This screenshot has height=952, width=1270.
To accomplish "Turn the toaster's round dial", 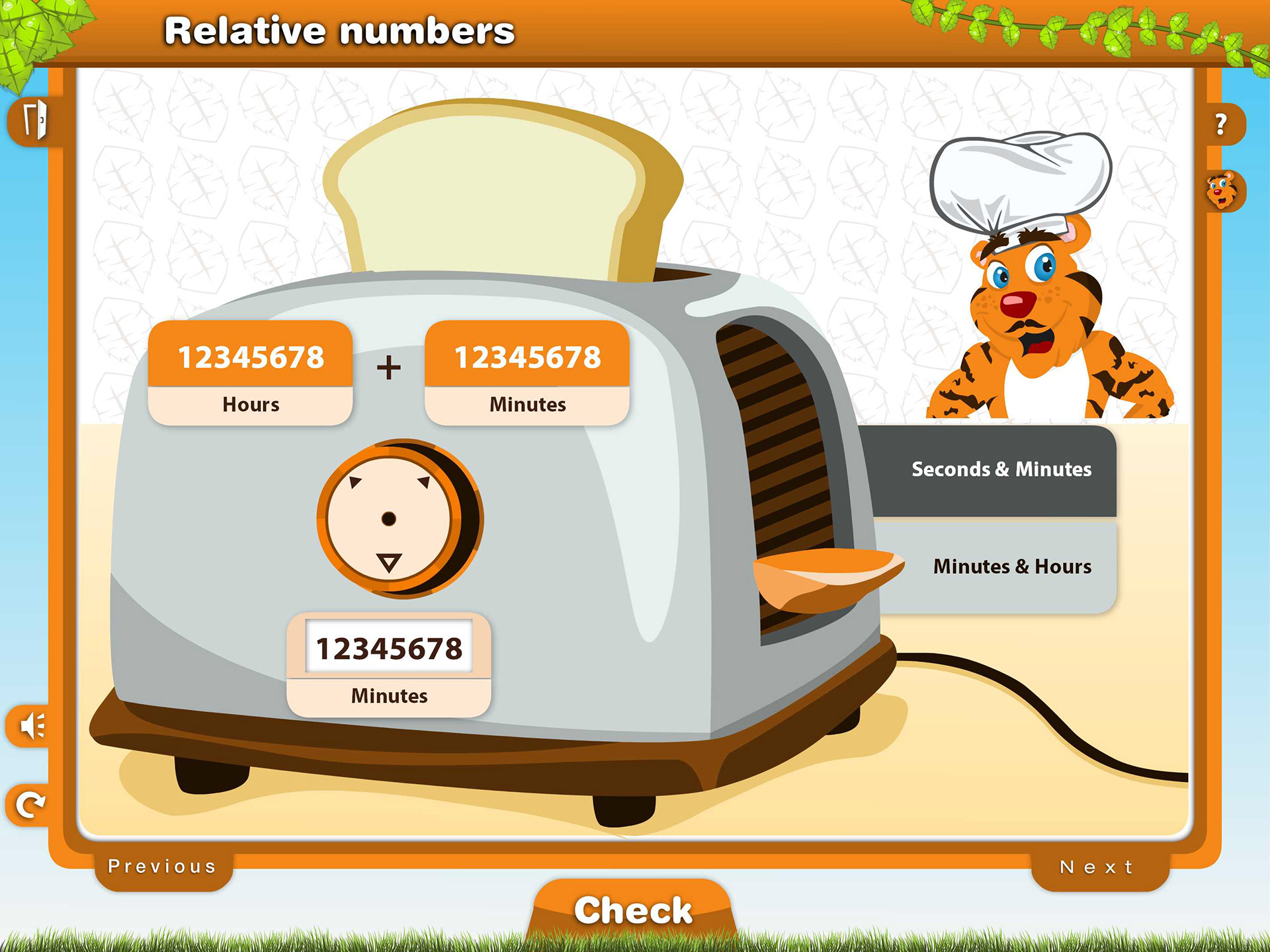I will click(x=390, y=519).
